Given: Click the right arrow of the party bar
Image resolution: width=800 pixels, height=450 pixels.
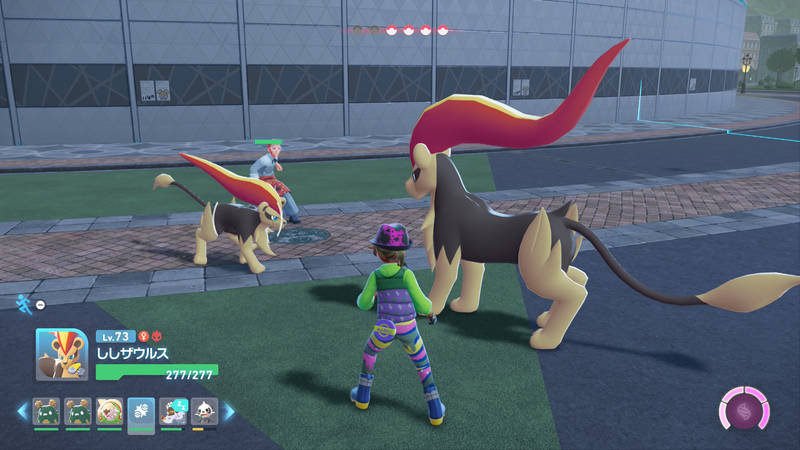Looking at the screenshot, I should 228,411.
